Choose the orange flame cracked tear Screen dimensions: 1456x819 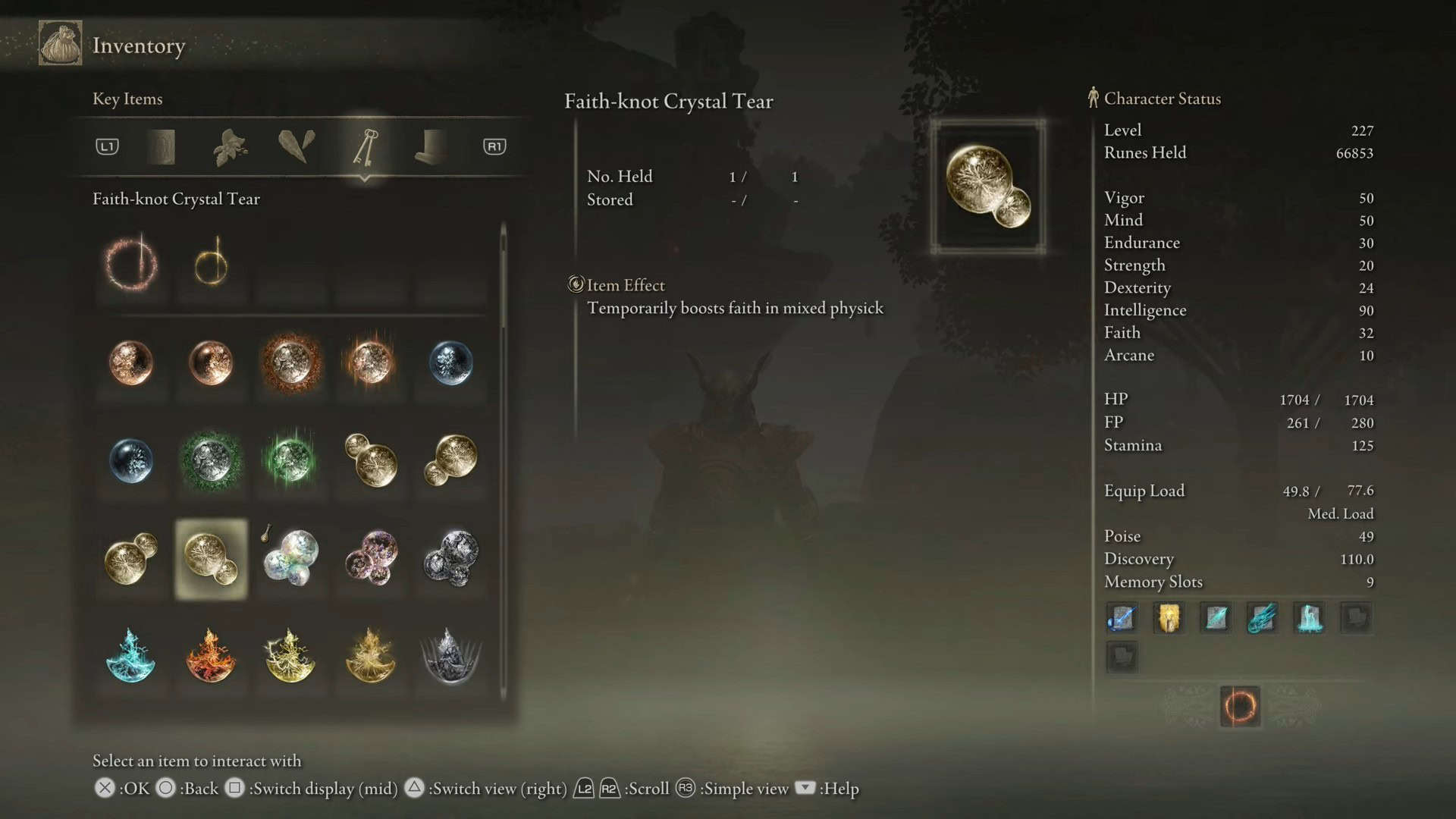tap(211, 656)
